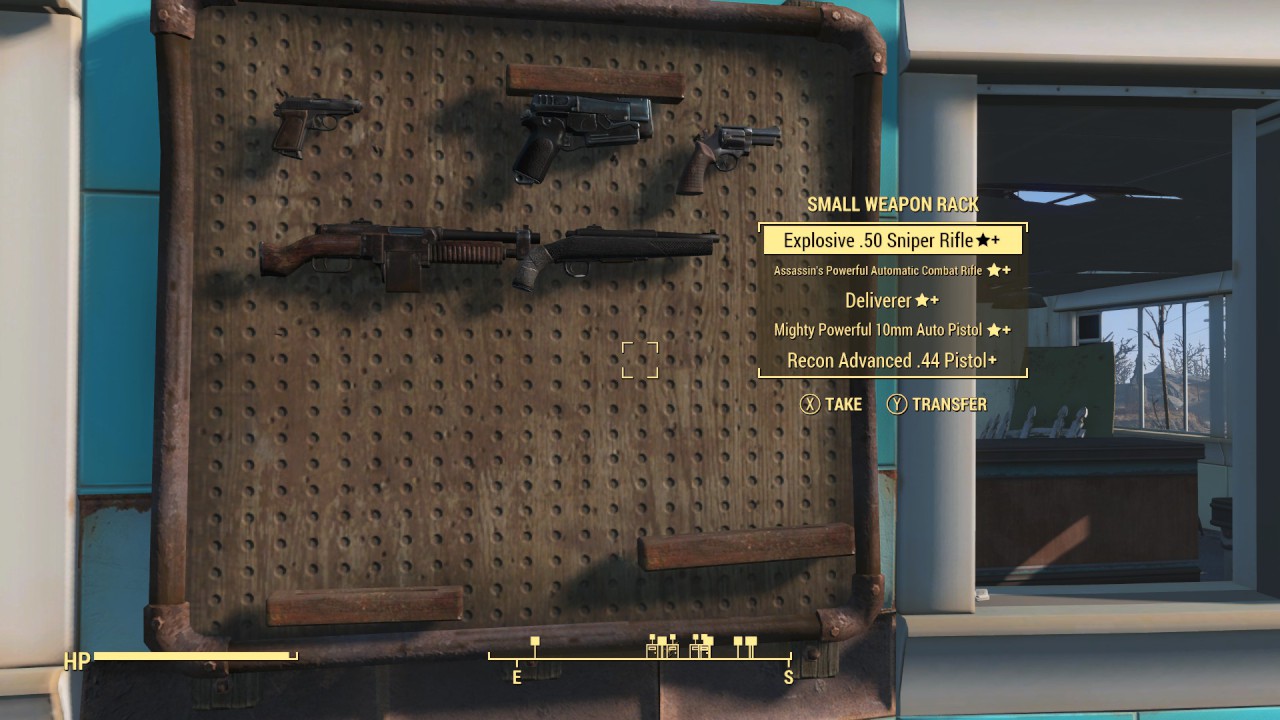This screenshot has width=1280, height=720.
Task: Click the S letter on the compass
Action: pos(789,677)
